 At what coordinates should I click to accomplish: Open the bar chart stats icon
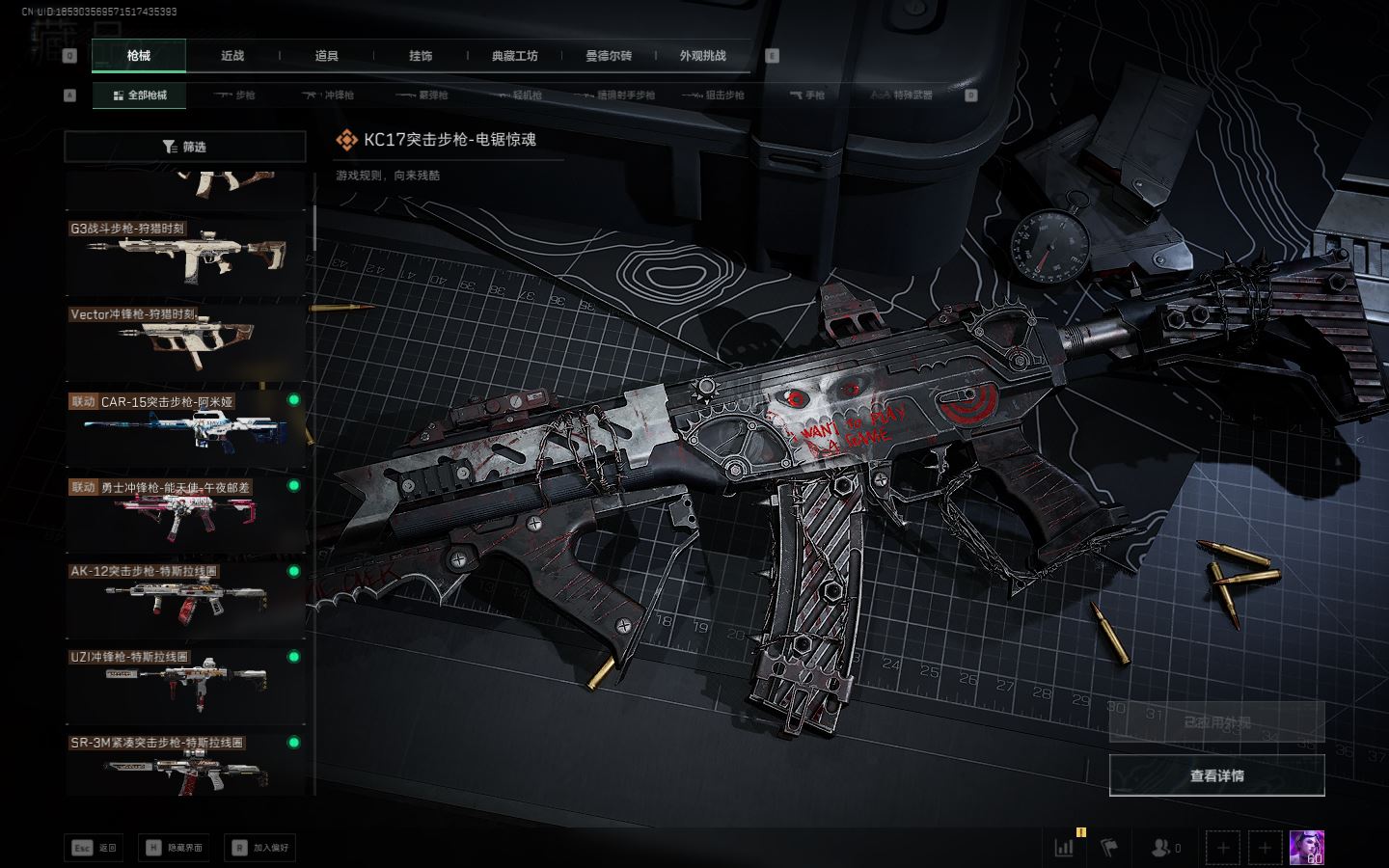[x=1064, y=848]
